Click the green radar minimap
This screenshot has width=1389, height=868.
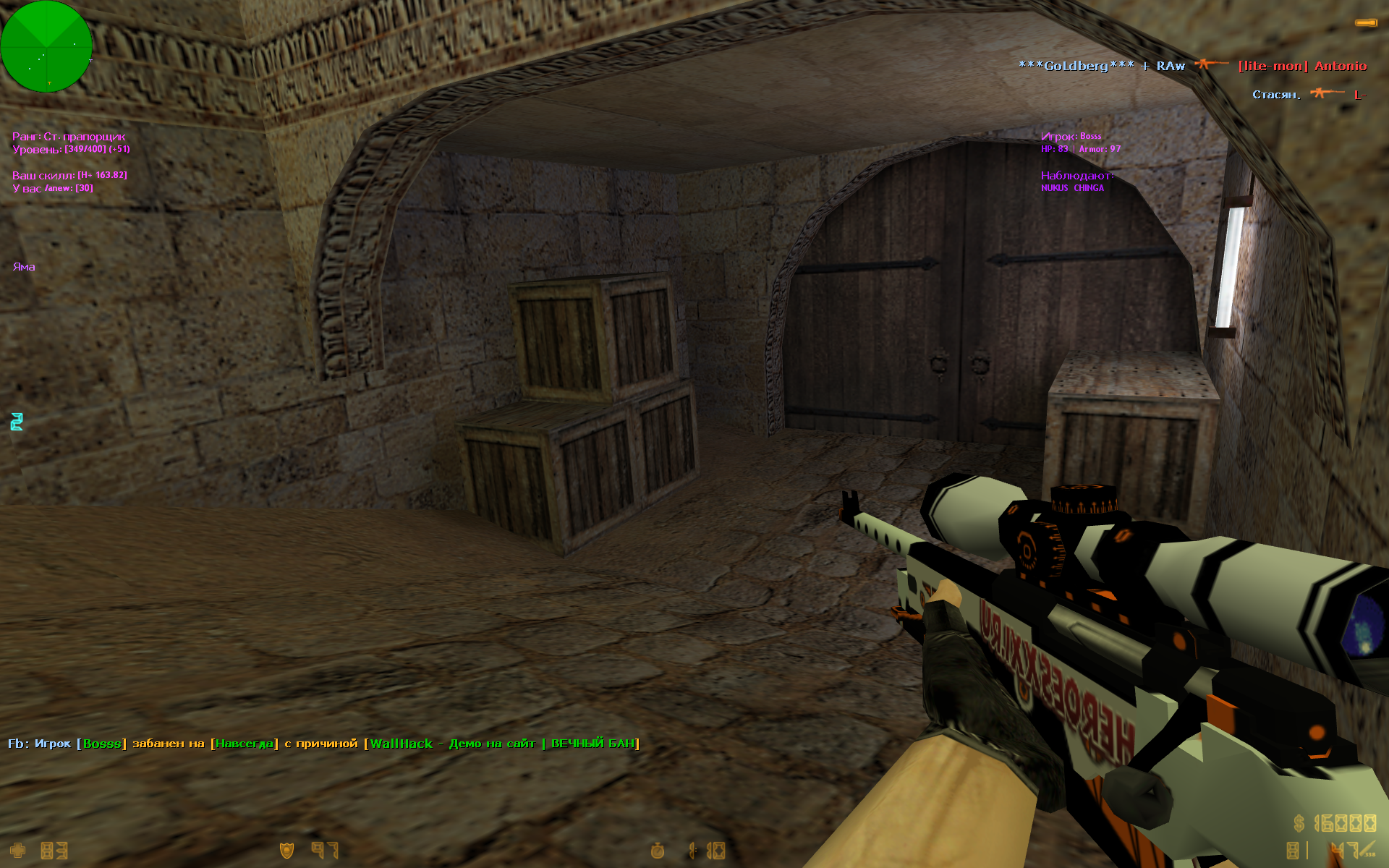(x=46, y=46)
